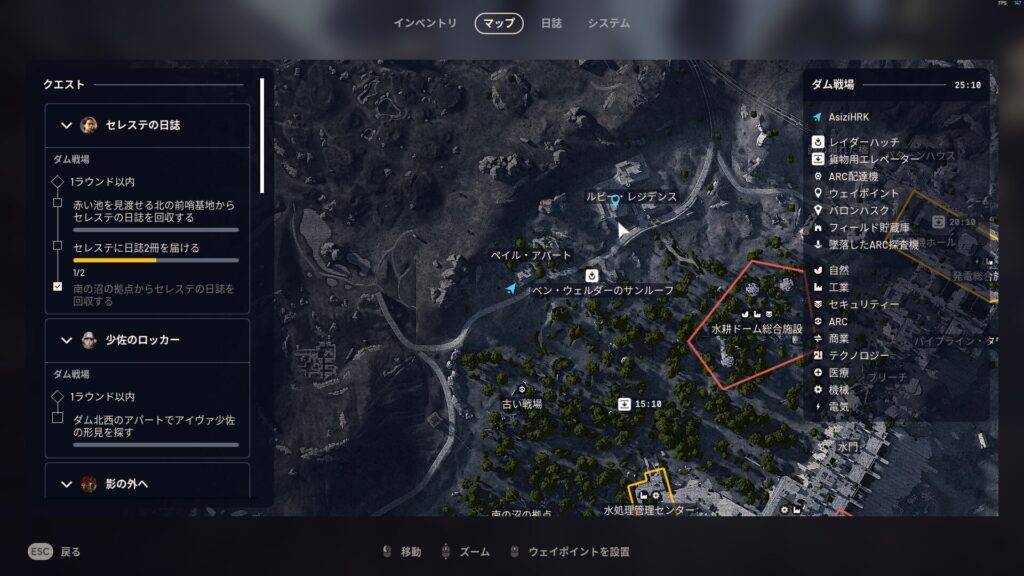Open the システム tab
The image size is (1024, 576).
pyautogui.click(x=608, y=23)
